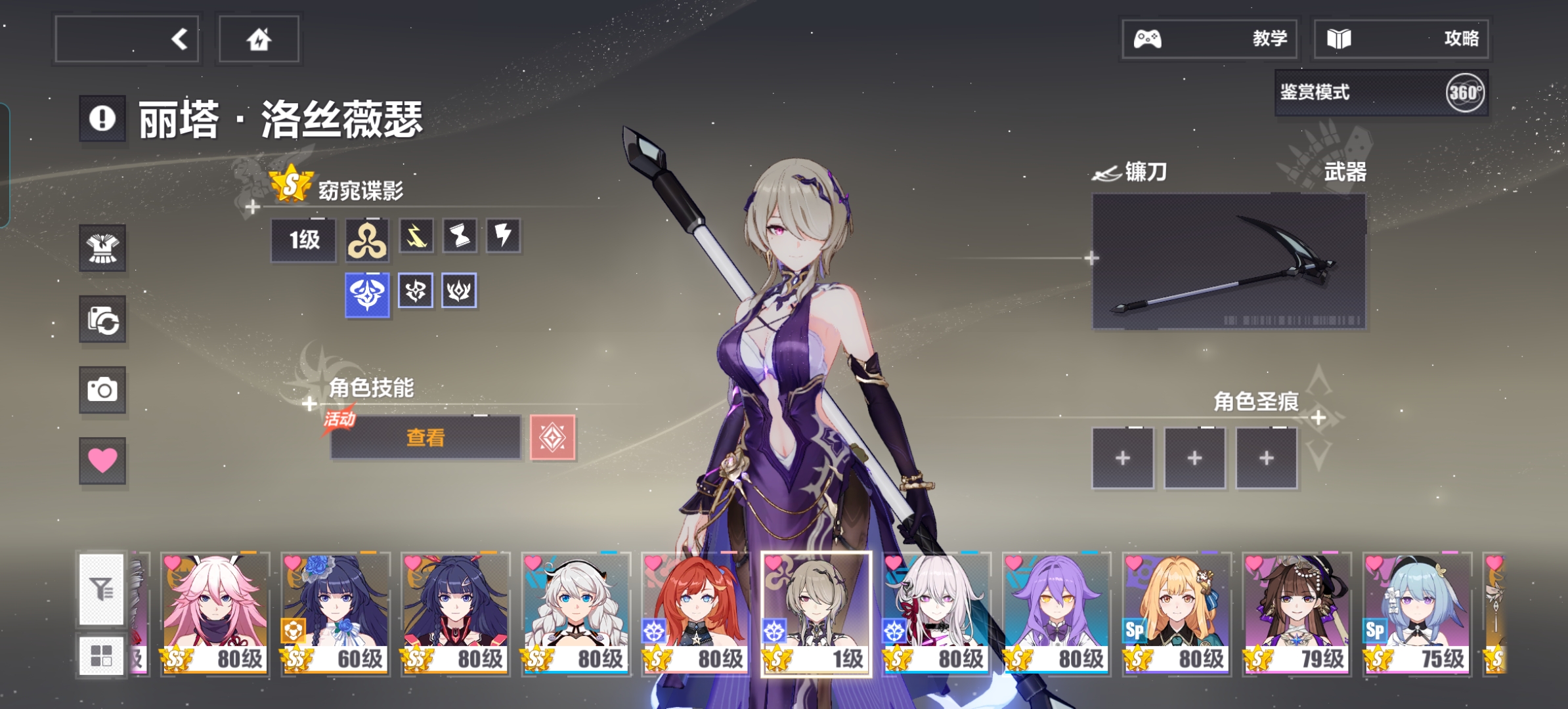Choose the red-haired character portrait
1568x709 pixels.
coord(695,612)
